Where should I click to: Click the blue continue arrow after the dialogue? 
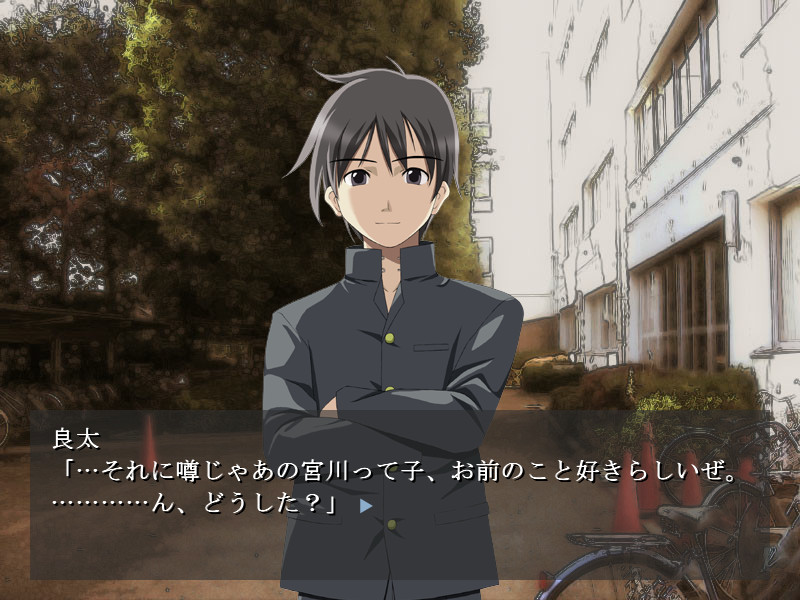tap(366, 506)
